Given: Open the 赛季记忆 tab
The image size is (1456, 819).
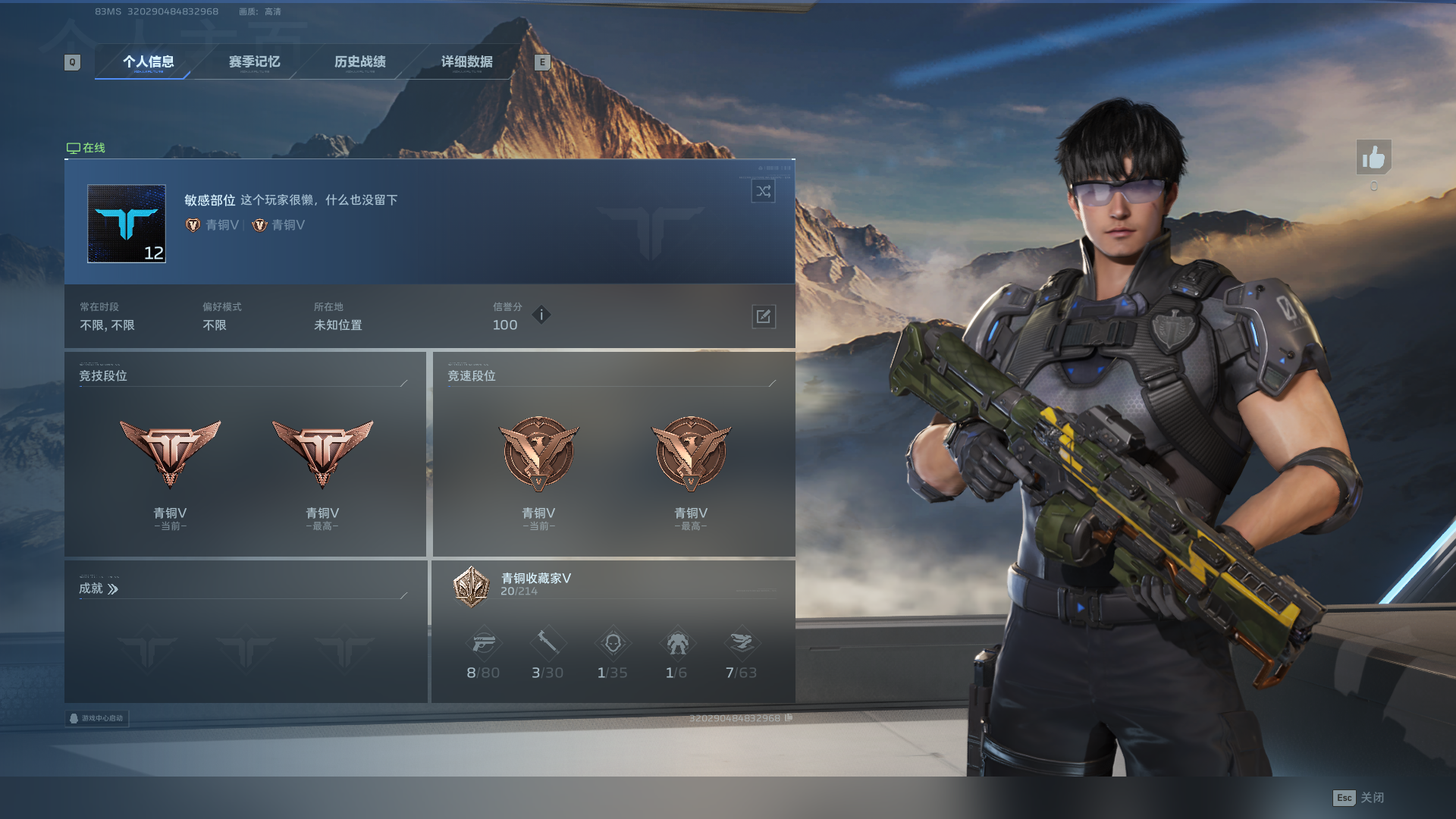Looking at the screenshot, I should point(255,62).
